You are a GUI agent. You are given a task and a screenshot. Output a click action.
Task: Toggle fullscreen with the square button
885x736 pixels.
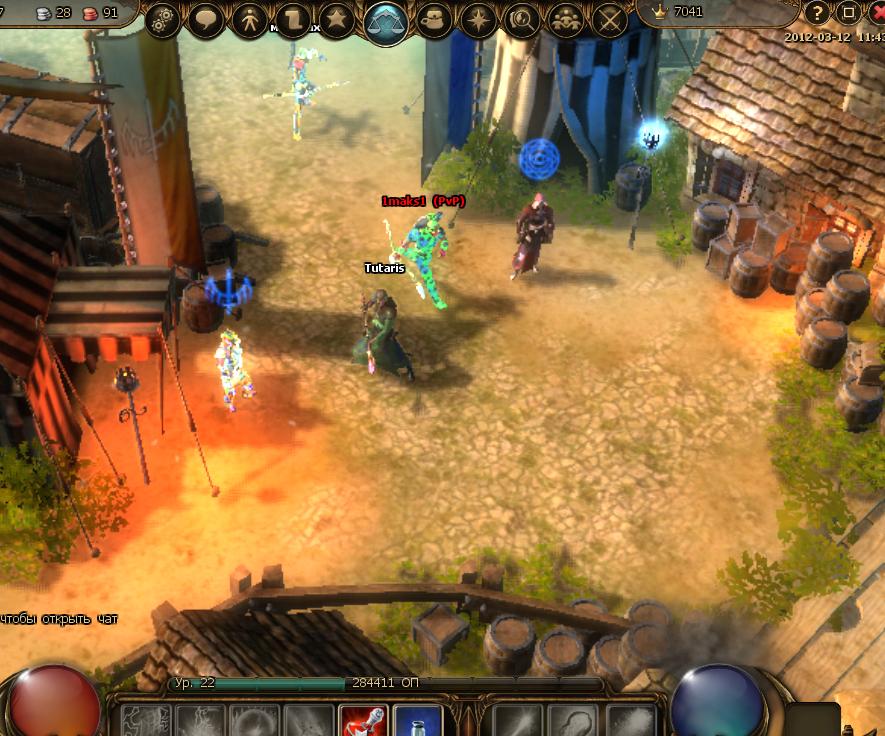[848, 13]
